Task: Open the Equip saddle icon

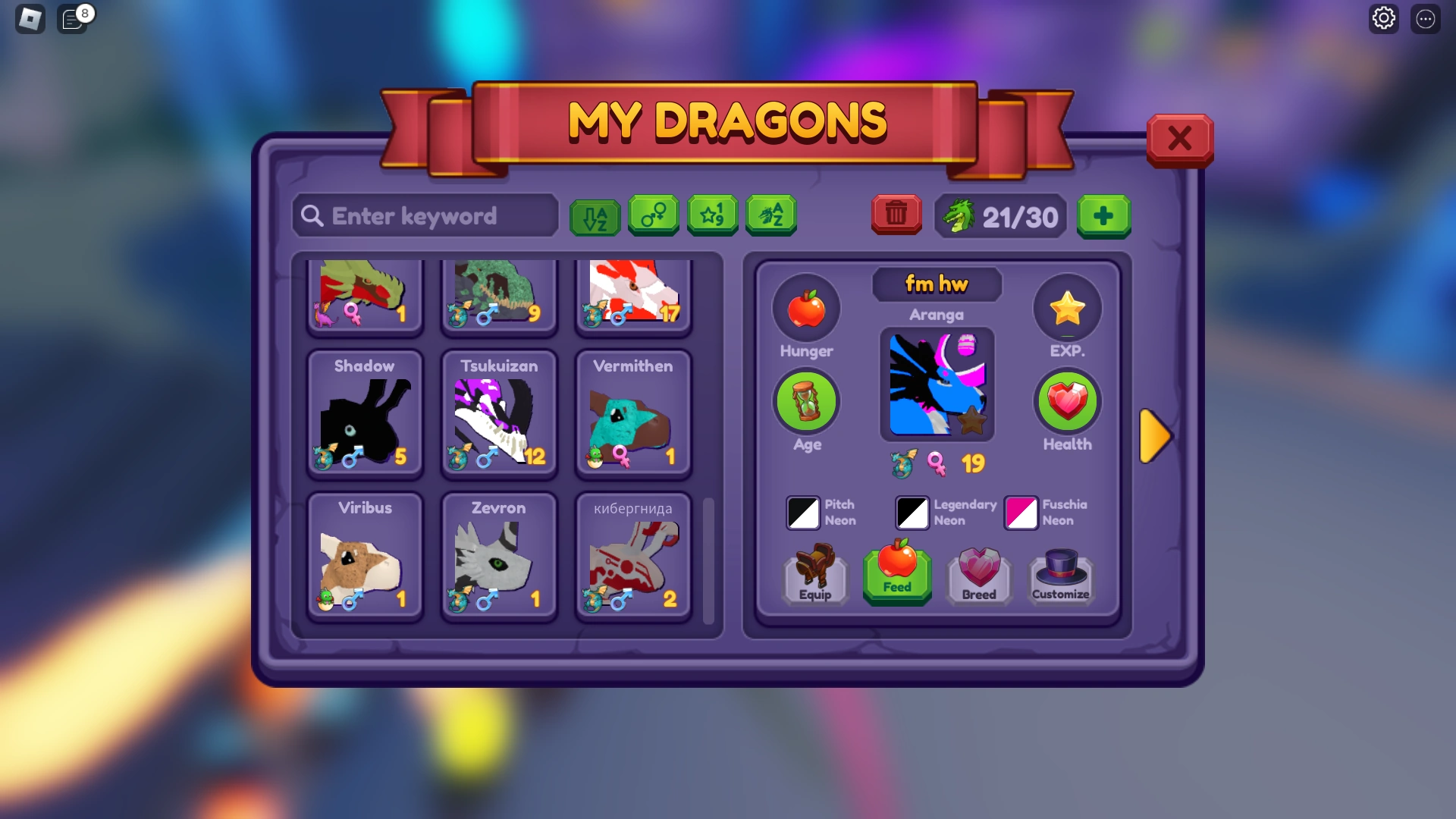Action: tap(814, 575)
